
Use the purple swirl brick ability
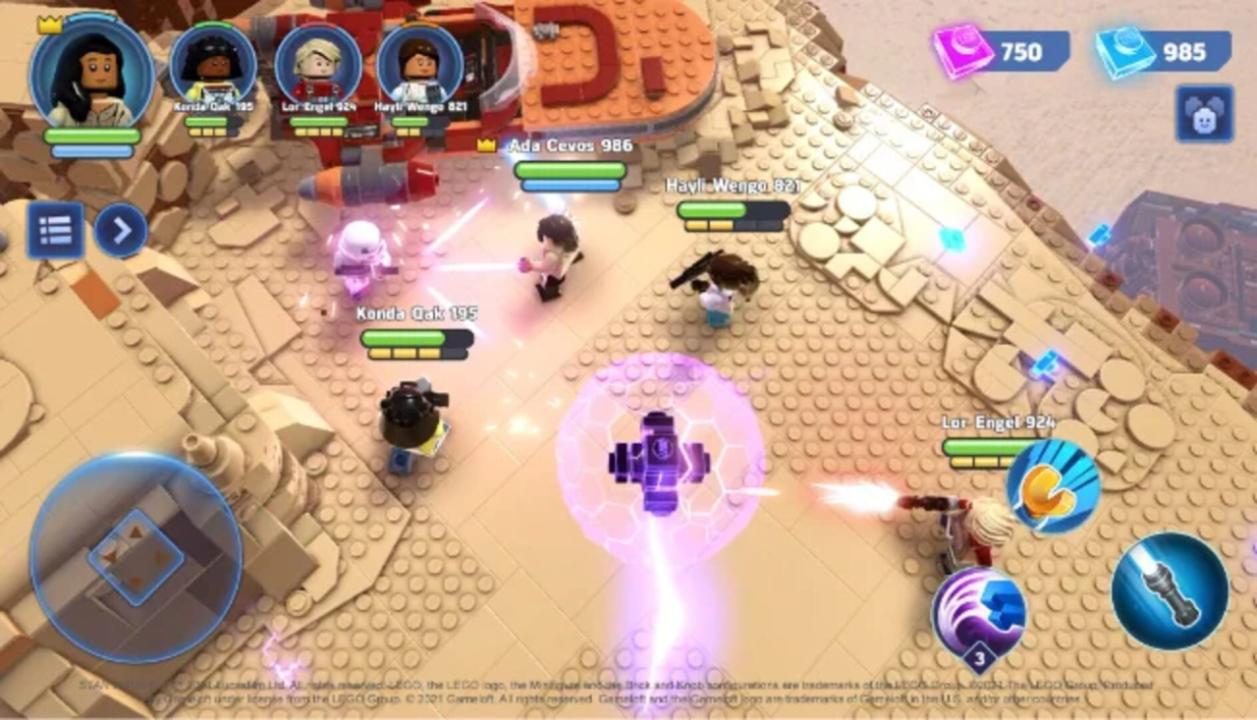[979, 612]
